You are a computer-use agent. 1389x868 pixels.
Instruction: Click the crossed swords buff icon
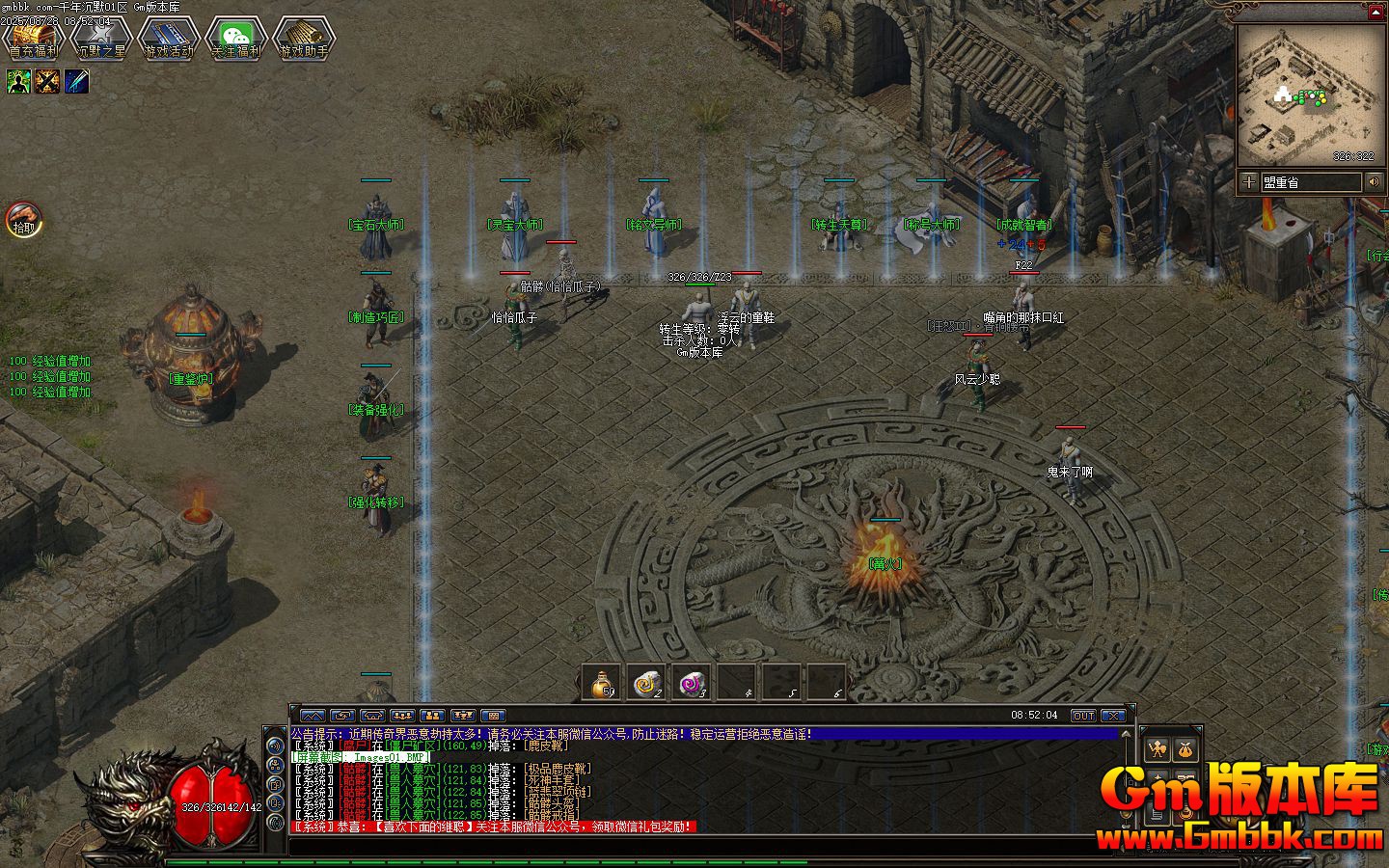(x=47, y=82)
